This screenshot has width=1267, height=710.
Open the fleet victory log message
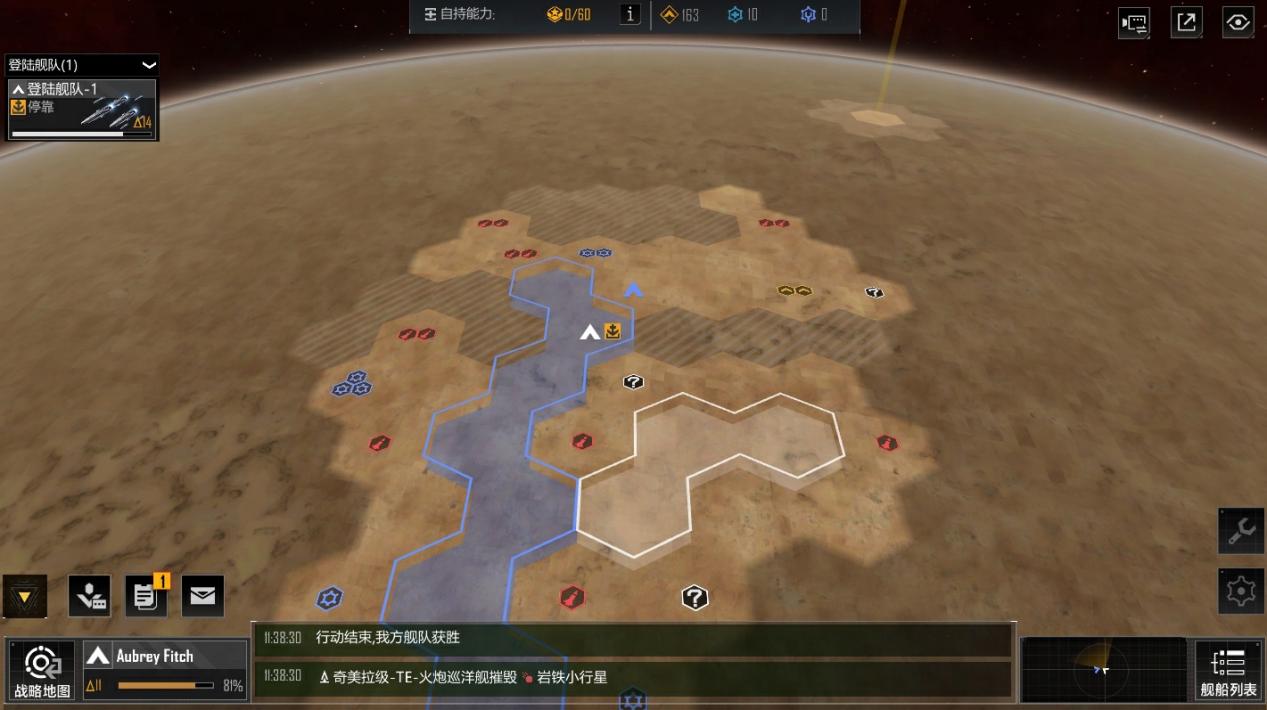point(634,638)
